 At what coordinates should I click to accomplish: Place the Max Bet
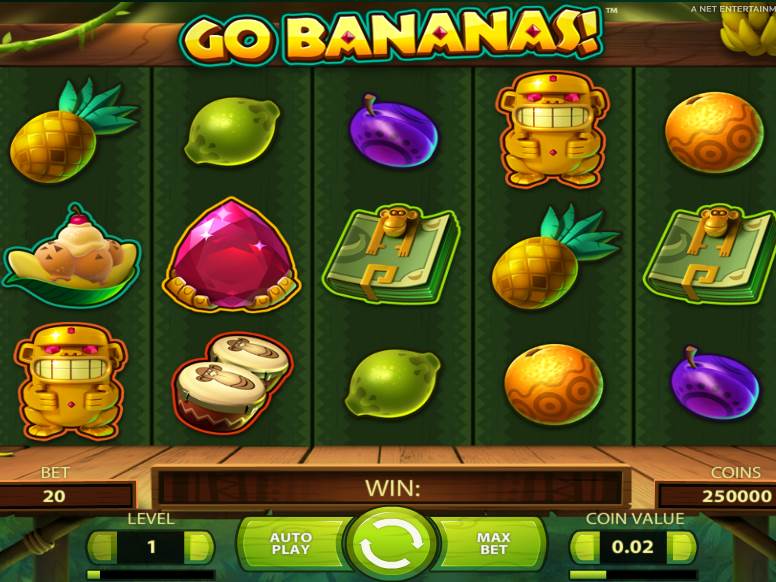(492, 545)
